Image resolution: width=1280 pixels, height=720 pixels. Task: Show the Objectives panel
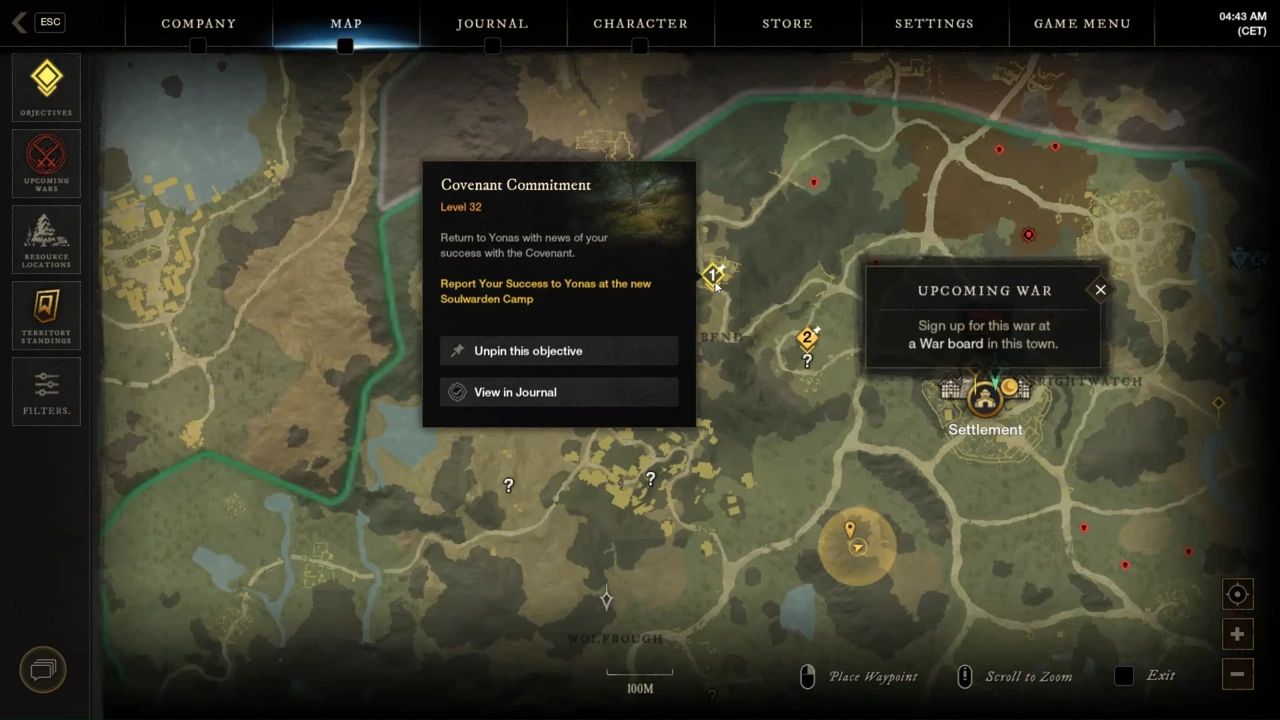tap(46, 87)
